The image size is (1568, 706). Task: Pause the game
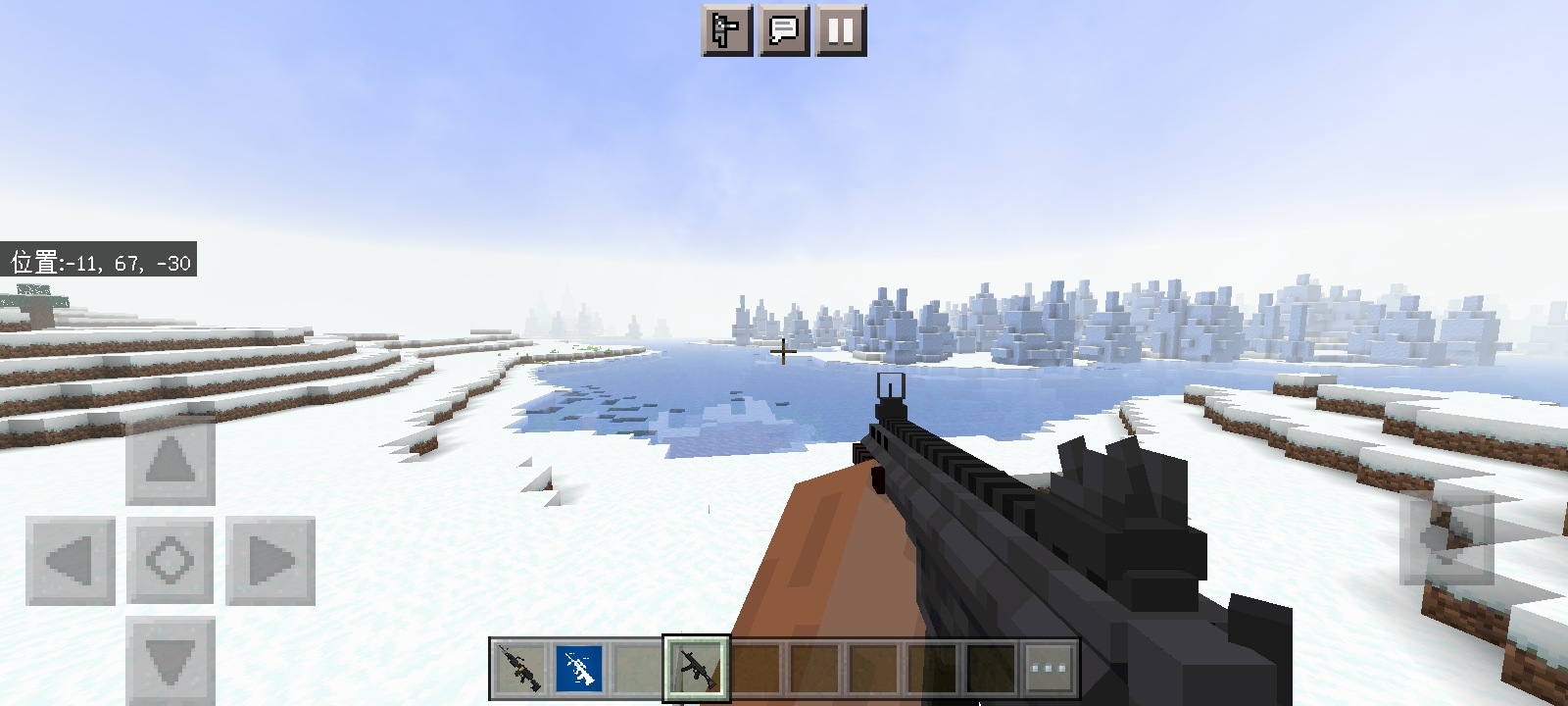(x=841, y=31)
